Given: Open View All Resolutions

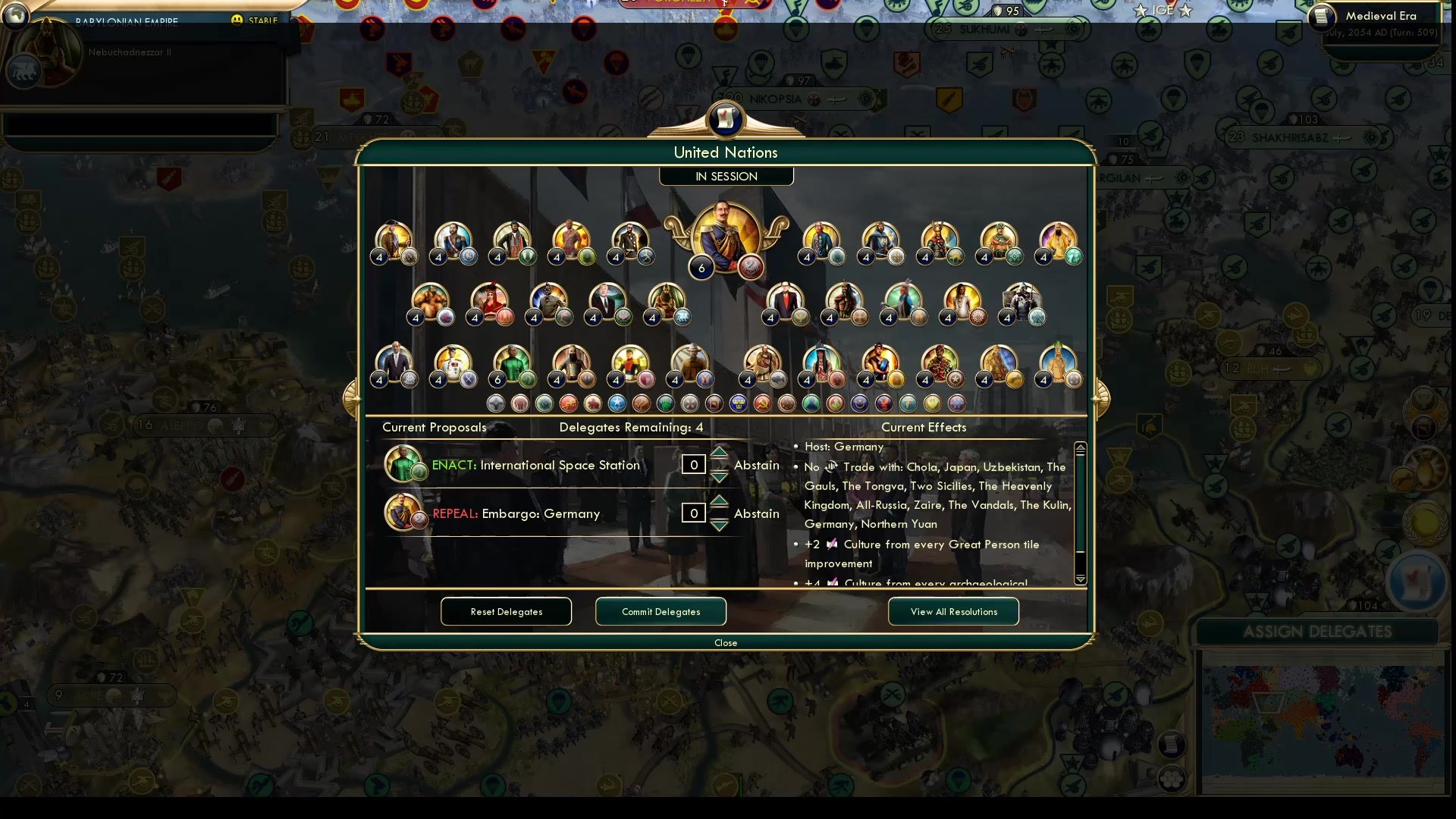Looking at the screenshot, I should click(953, 611).
